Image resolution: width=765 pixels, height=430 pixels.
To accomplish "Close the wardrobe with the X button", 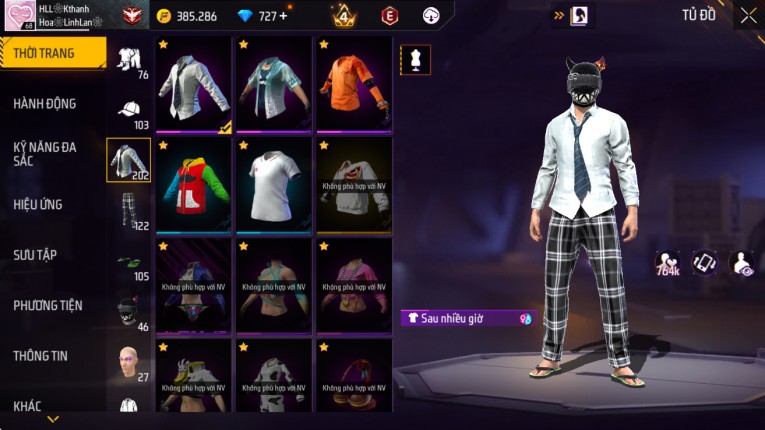I will point(748,16).
